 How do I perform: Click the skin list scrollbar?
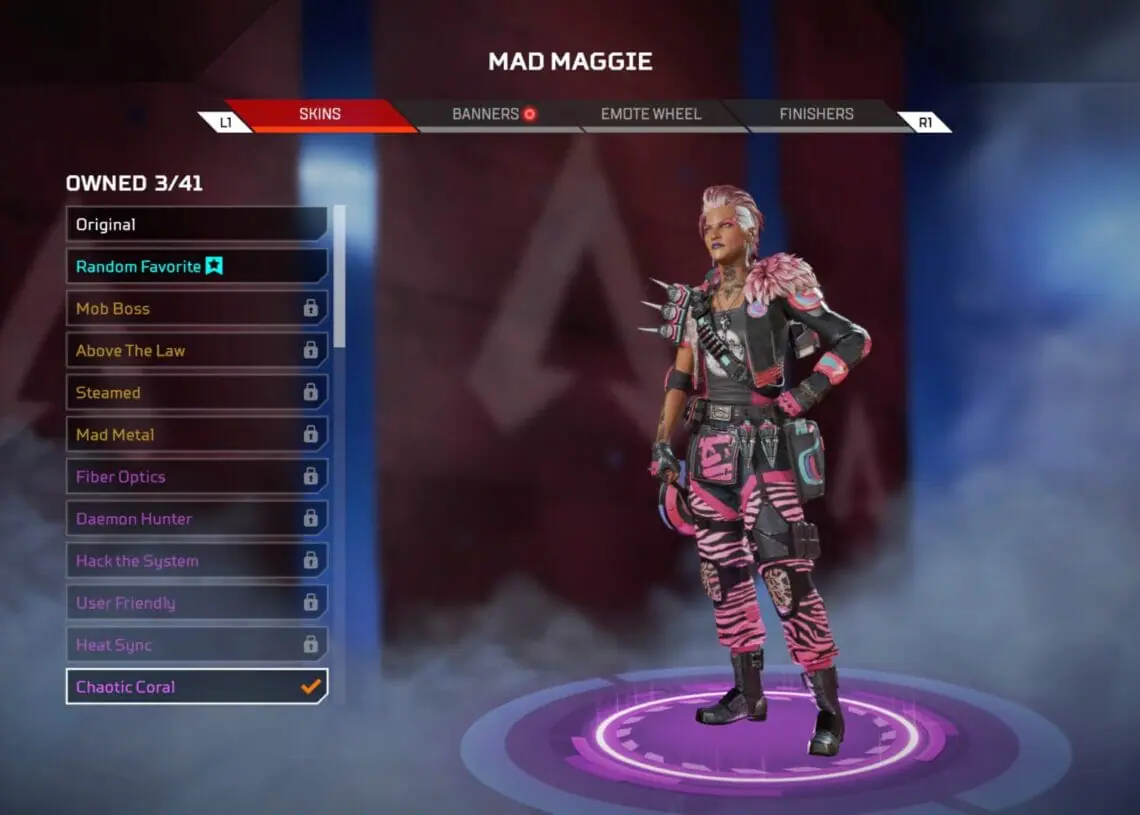click(x=340, y=275)
